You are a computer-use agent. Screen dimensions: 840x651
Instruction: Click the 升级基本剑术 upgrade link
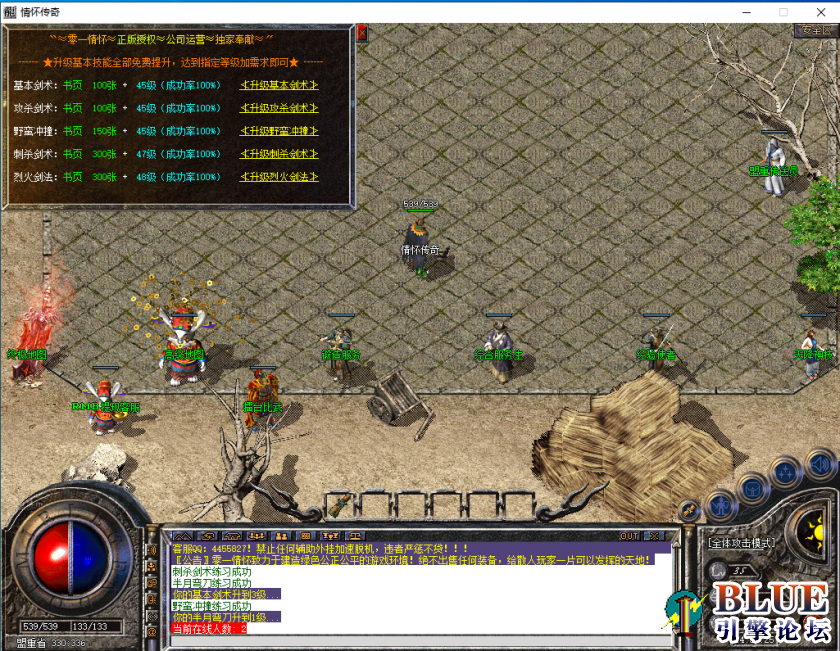279,85
